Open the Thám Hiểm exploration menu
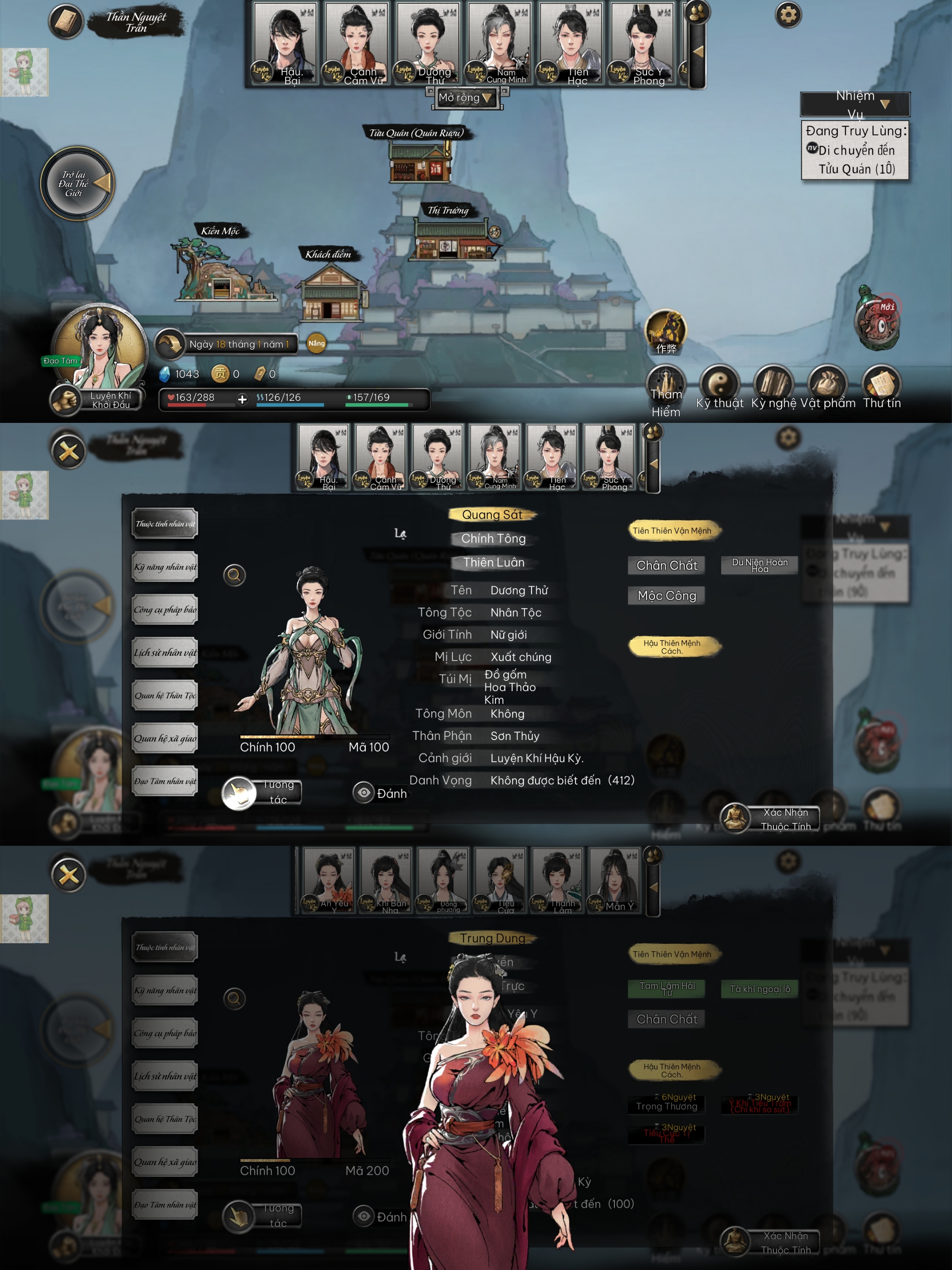This screenshot has height=1270, width=952. point(666,385)
